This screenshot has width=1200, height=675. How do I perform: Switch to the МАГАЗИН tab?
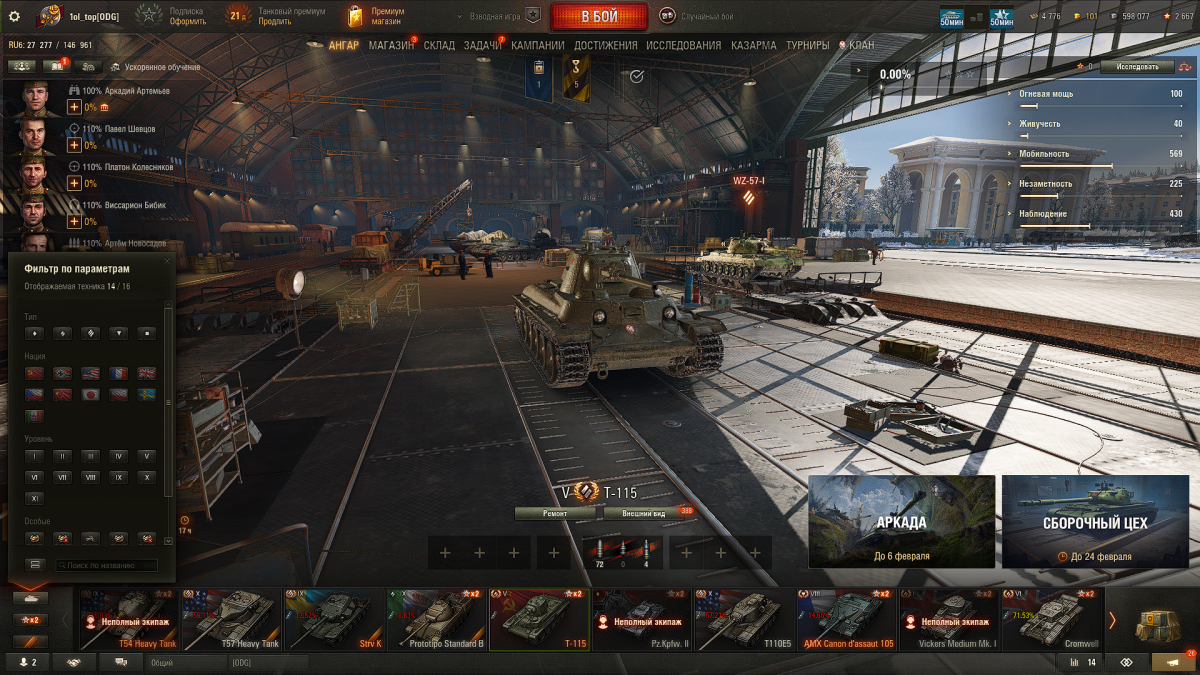390,45
